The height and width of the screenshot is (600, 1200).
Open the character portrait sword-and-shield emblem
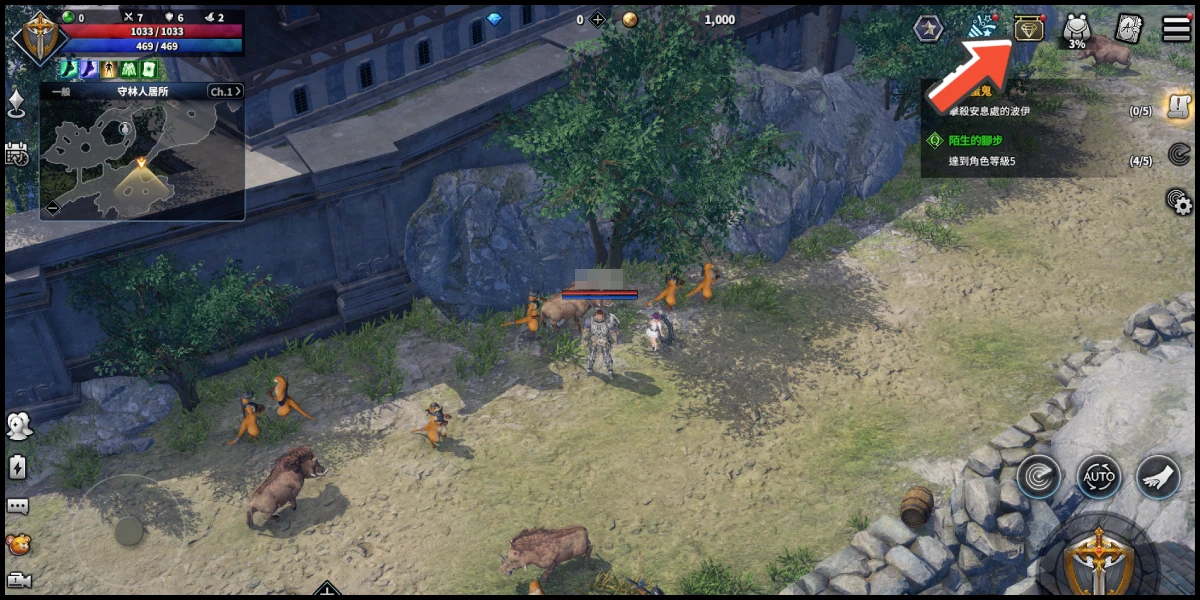(39, 36)
